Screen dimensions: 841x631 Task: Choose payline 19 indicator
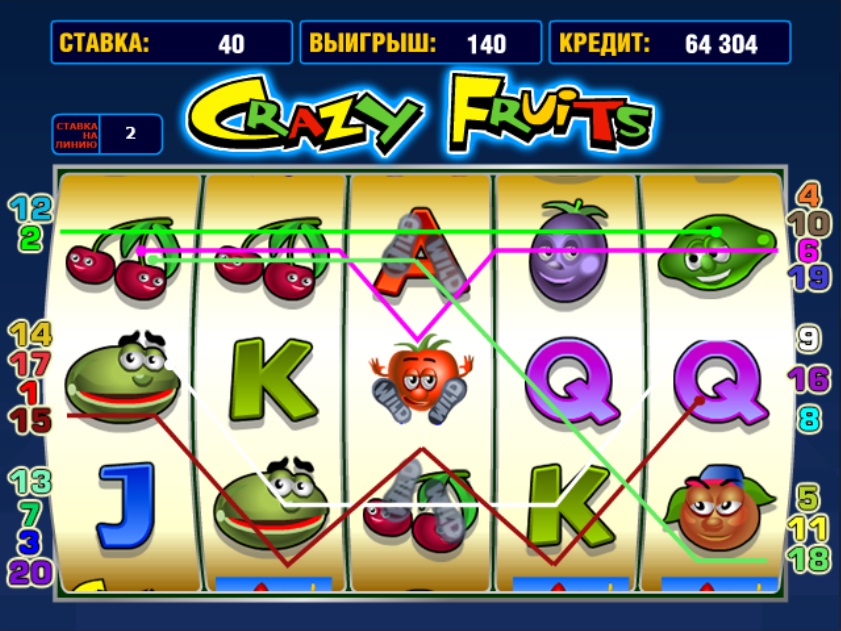808,277
